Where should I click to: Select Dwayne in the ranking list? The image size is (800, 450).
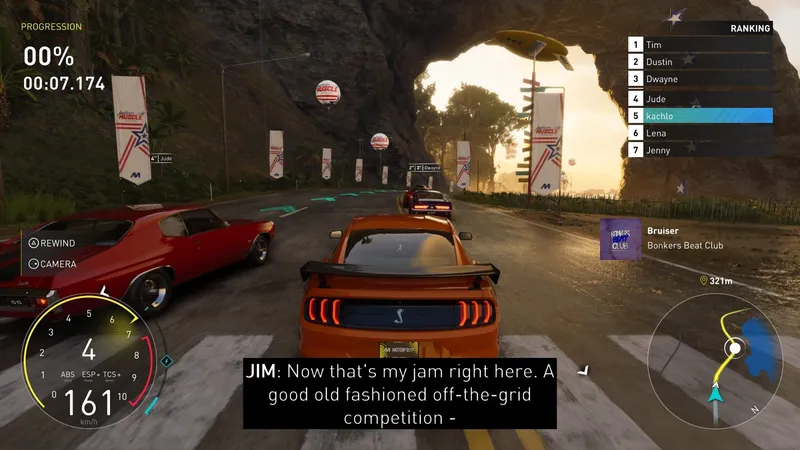[x=700, y=79]
